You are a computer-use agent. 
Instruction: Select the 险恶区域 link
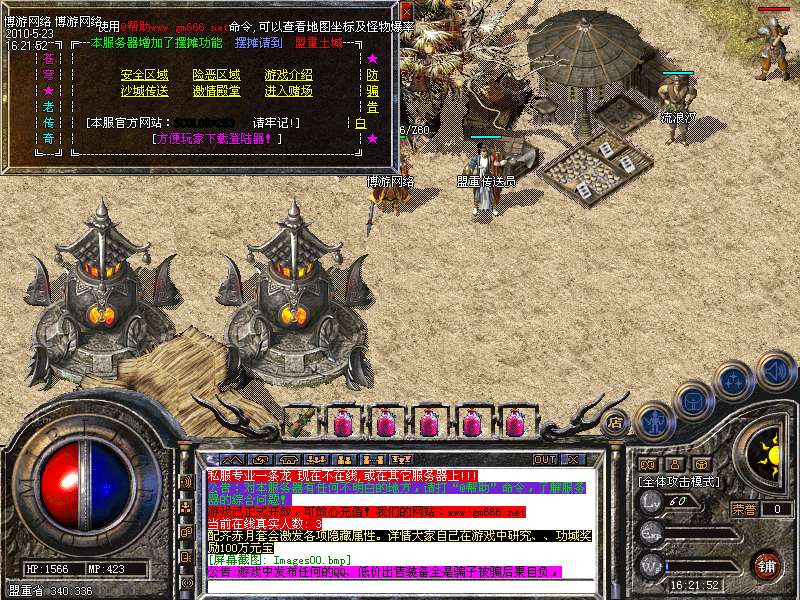(x=217, y=75)
